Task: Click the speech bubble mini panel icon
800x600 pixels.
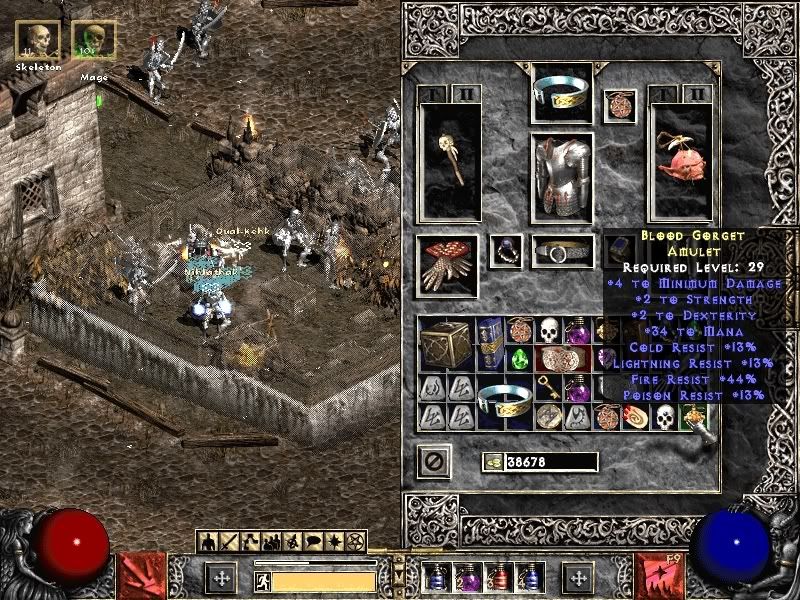Action: click(312, 541)
